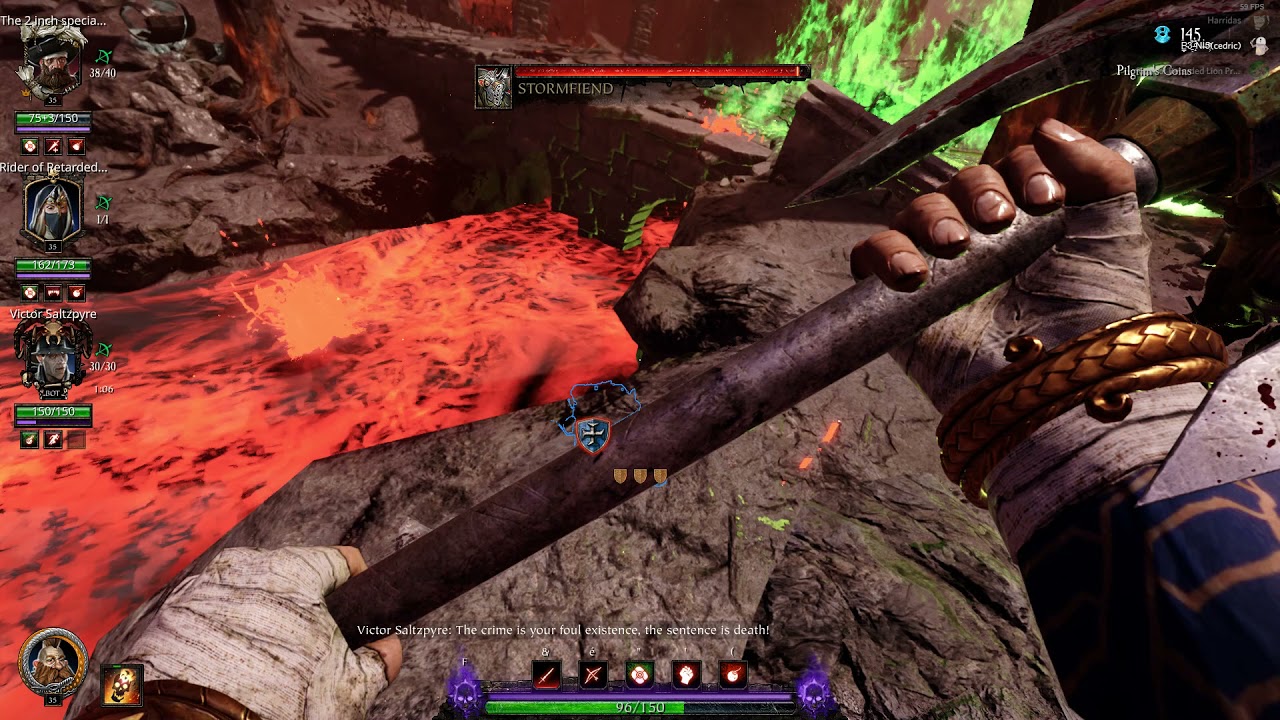Select the flaming skull buff icon

122,685
